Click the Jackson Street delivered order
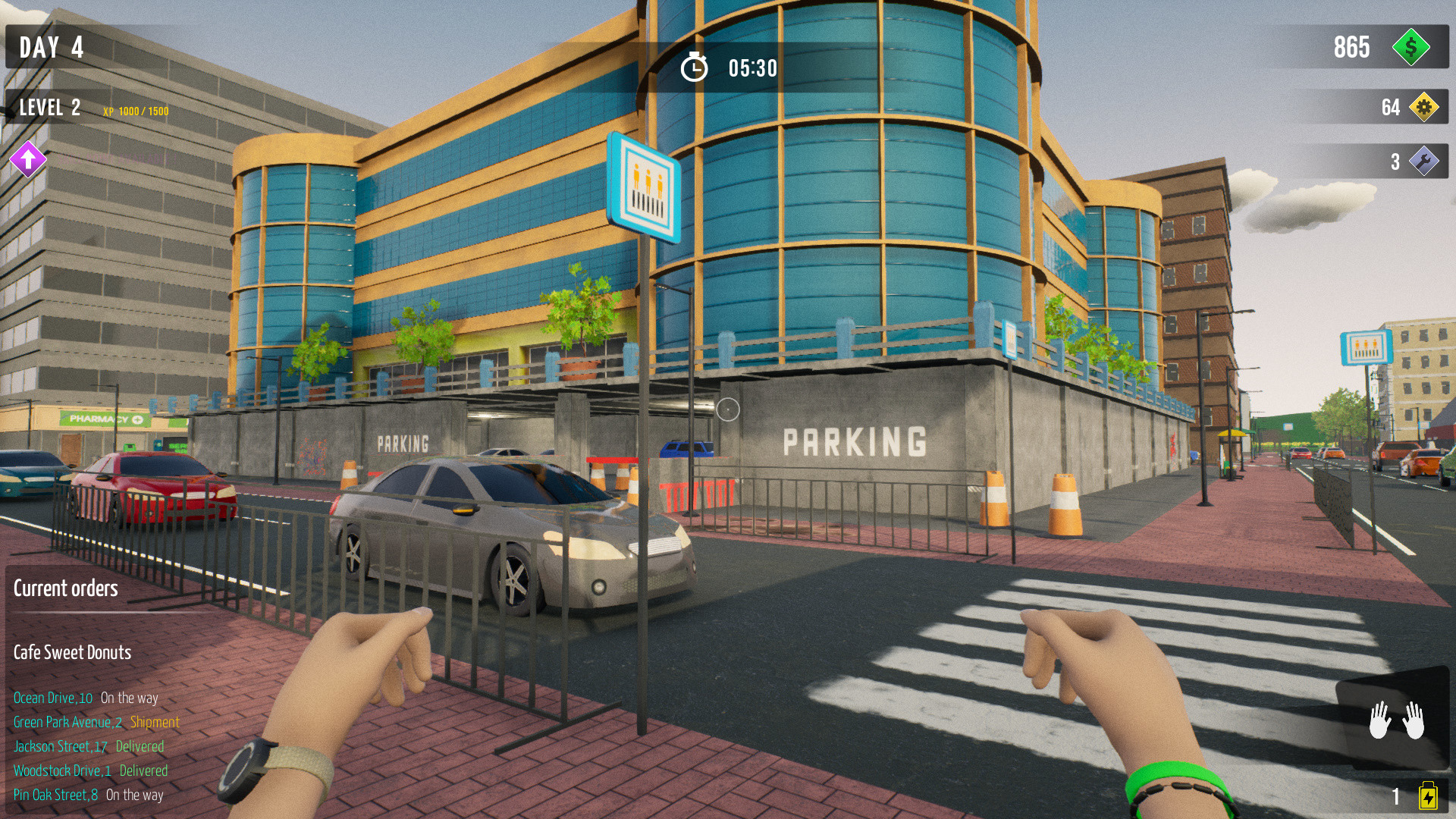 click(x=87, y=746)
